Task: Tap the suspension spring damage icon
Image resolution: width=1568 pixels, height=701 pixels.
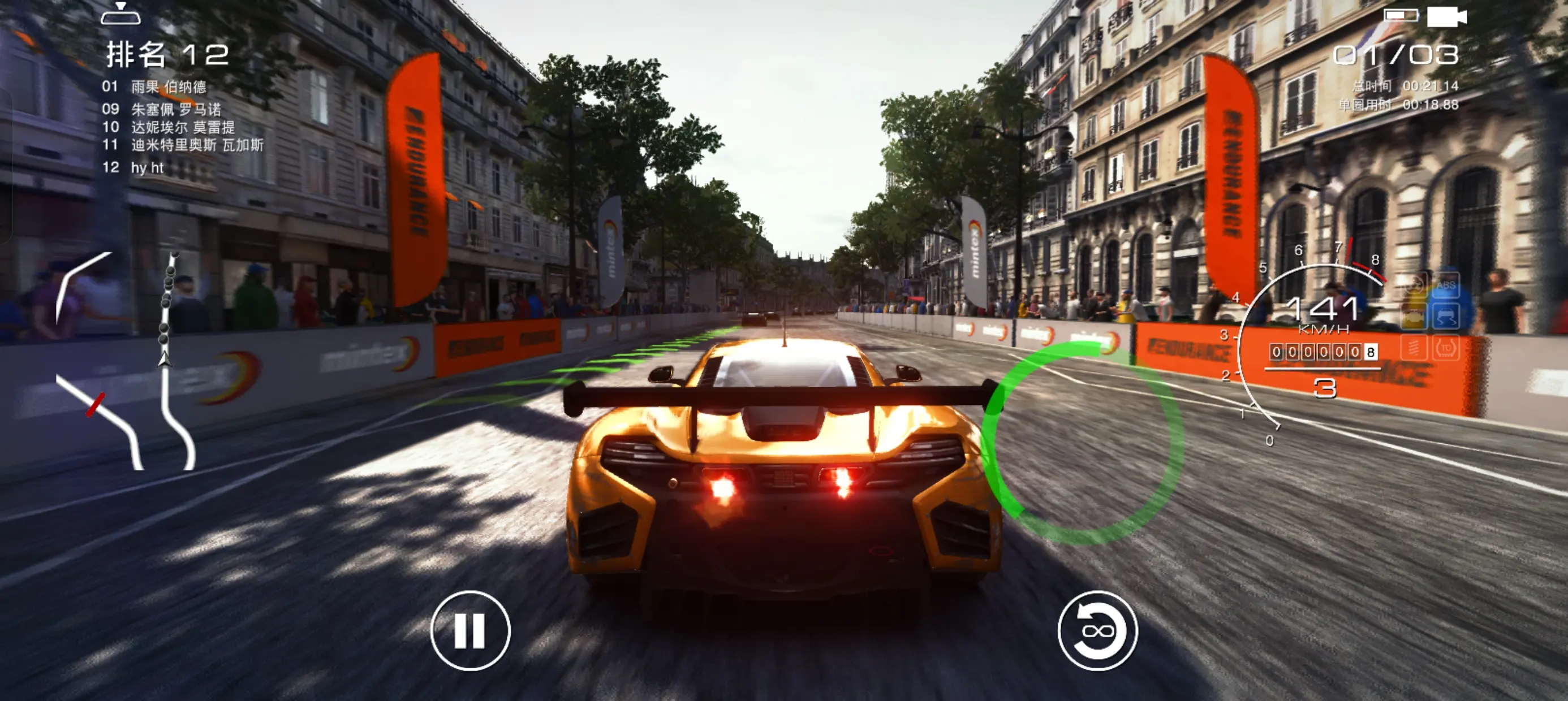Action: (x=1414, y=349)
